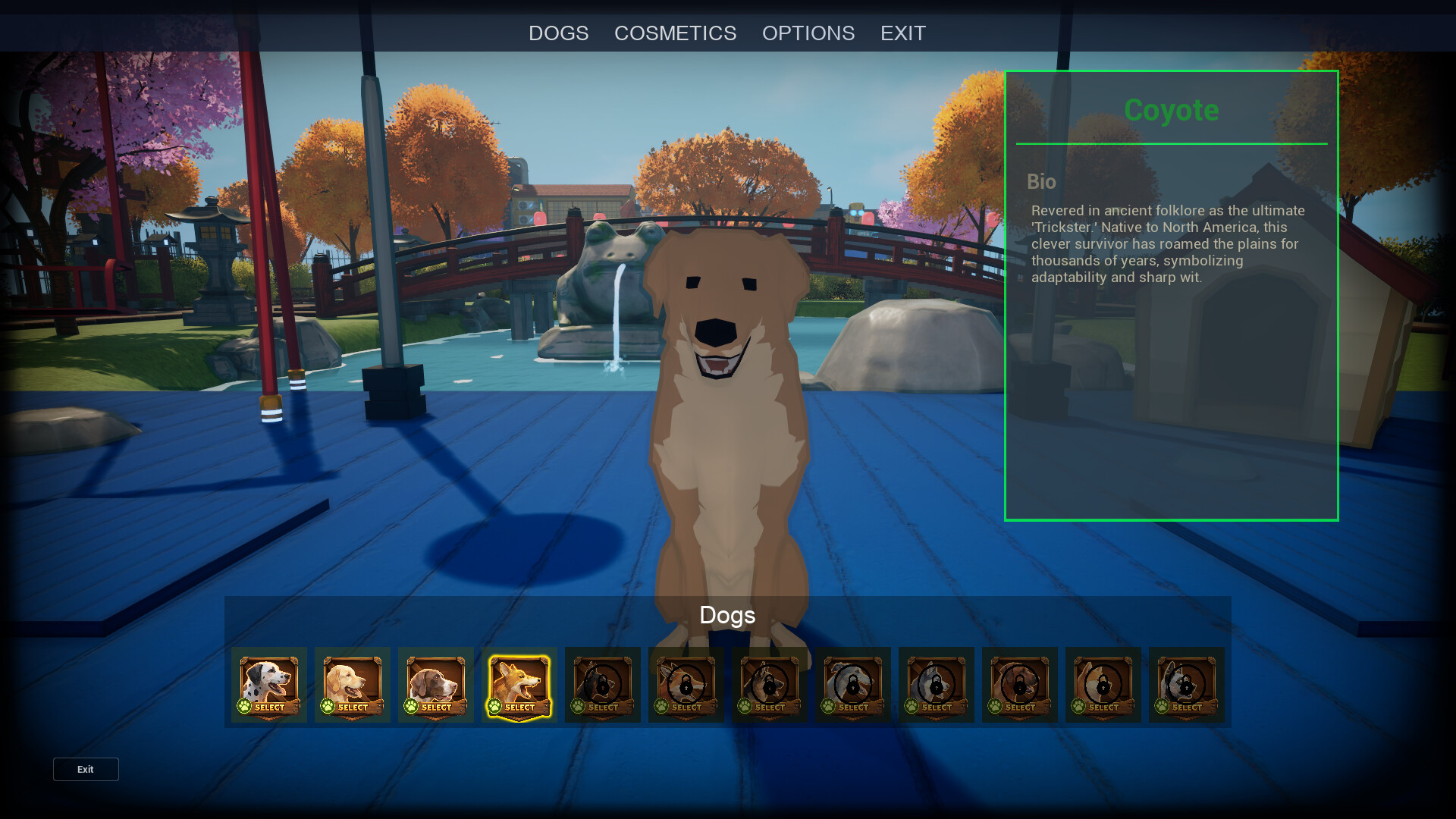The image size is (1456, 819).
Task: Pick the brown and white spaniel portrait
Action: coord(436,686)
